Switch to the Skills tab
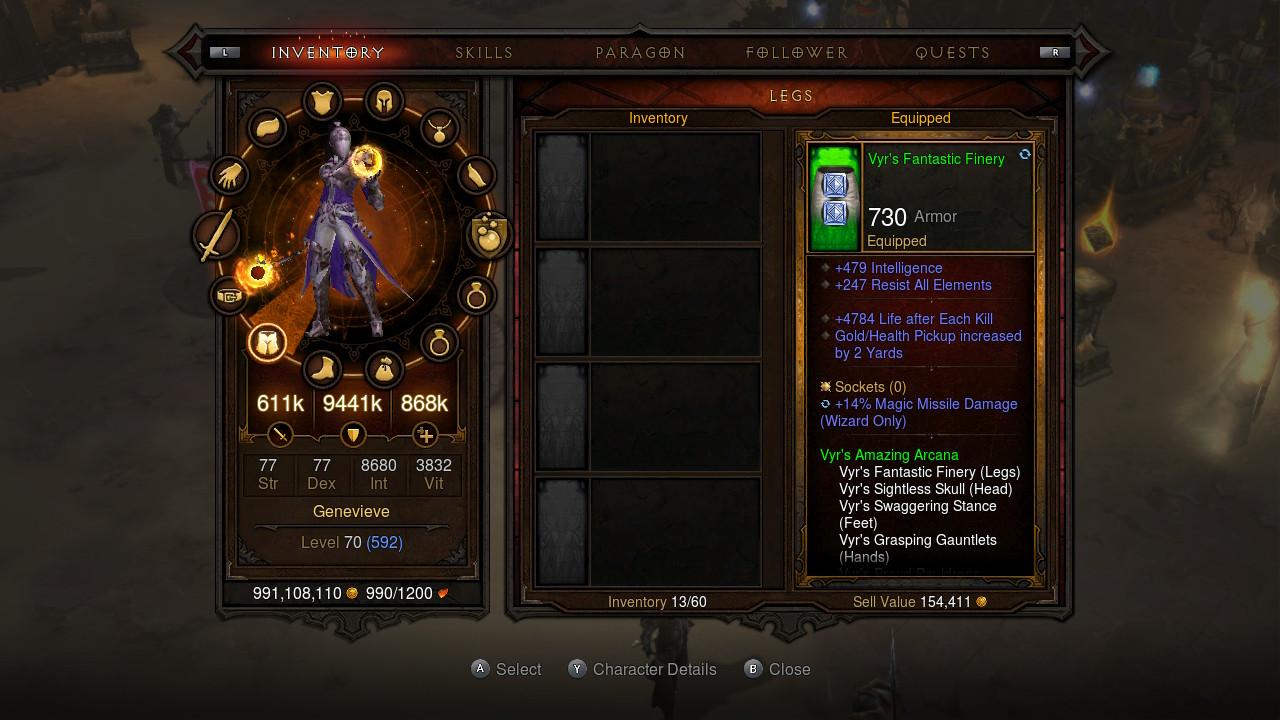The height and width of the screenshot is (720, 1280). pos(484,53)
